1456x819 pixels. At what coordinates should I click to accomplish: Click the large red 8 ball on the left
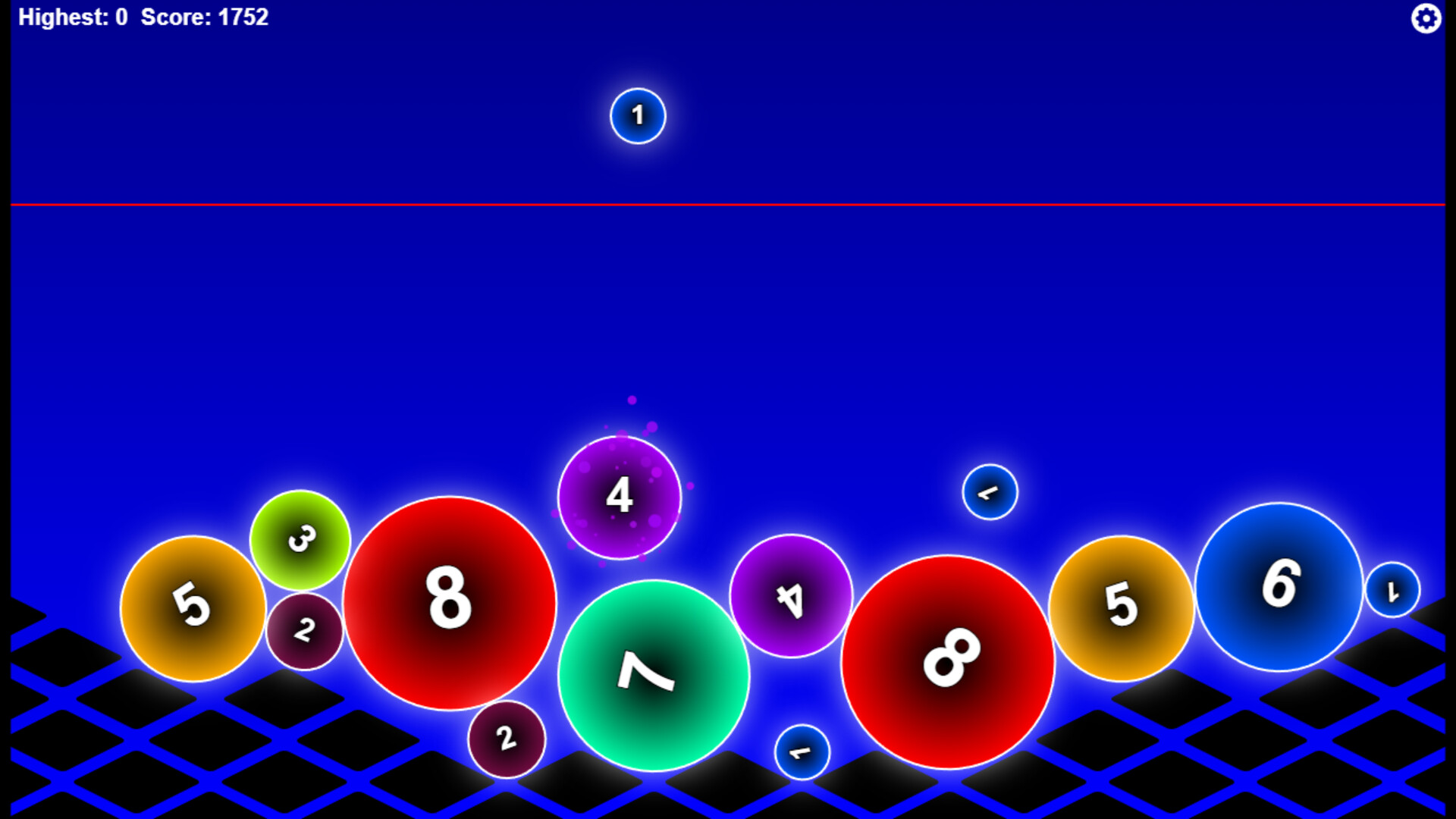click(x=448, y=603)
